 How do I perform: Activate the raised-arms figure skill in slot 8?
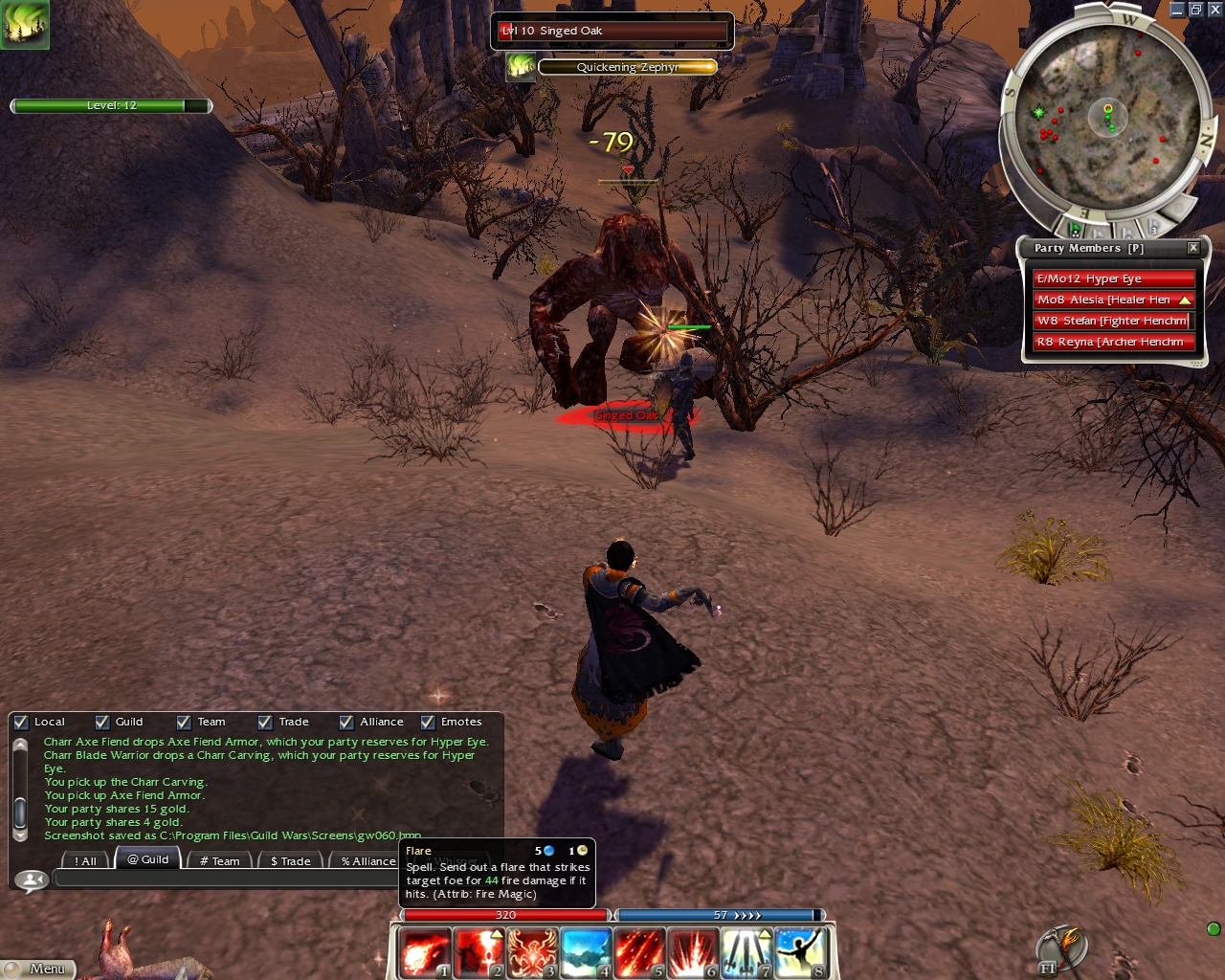800,953
